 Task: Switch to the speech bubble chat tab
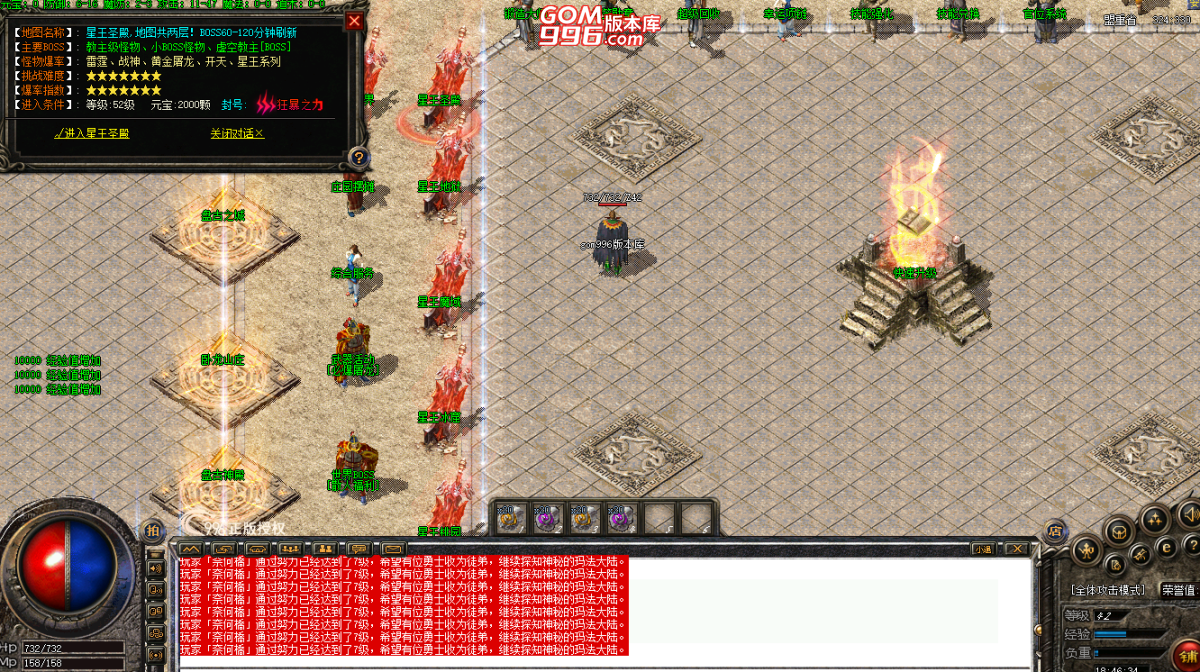(359, 549)
